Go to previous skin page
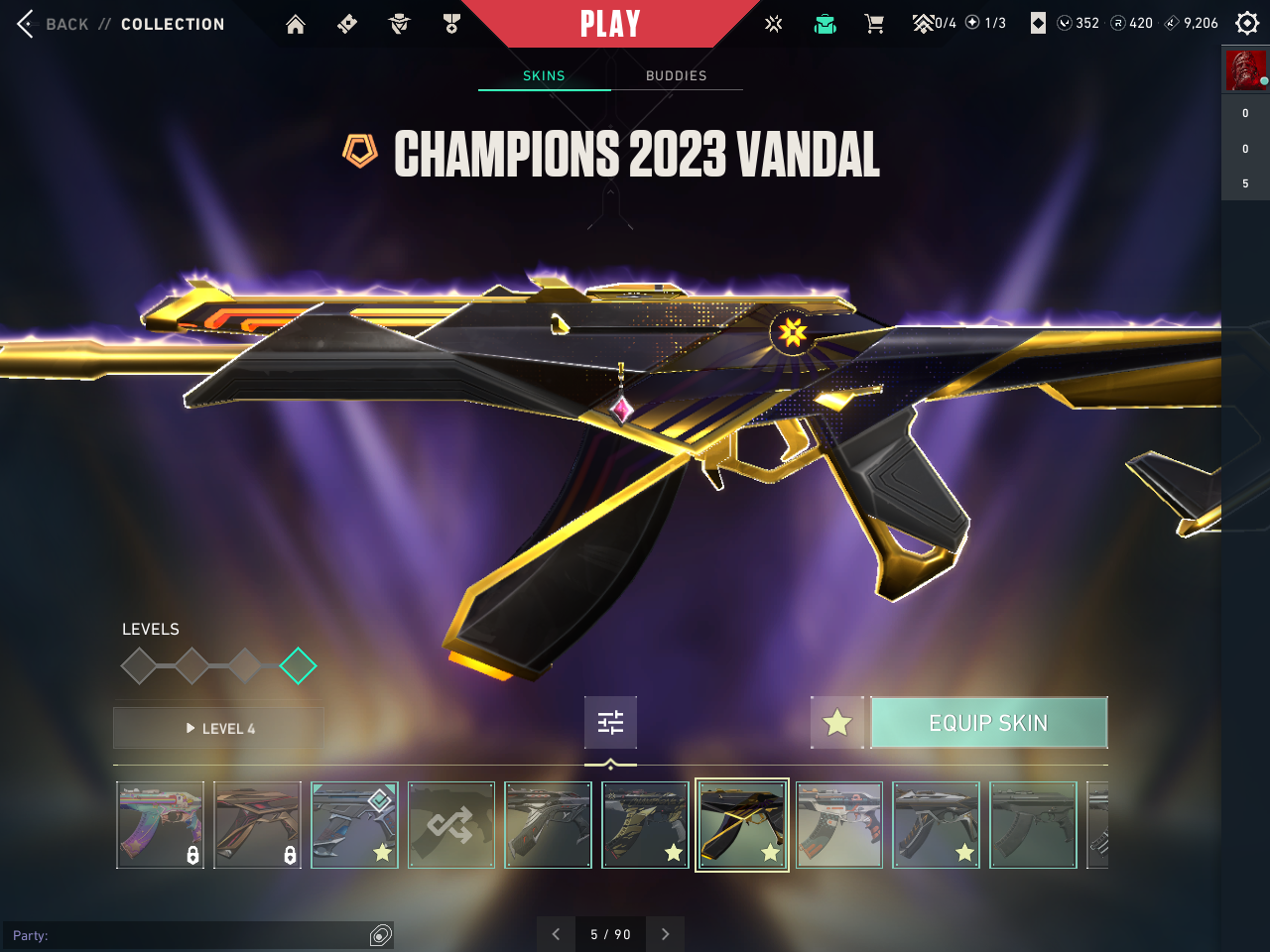The height and width of the screenshot is (952, 1270). (556, 934)
